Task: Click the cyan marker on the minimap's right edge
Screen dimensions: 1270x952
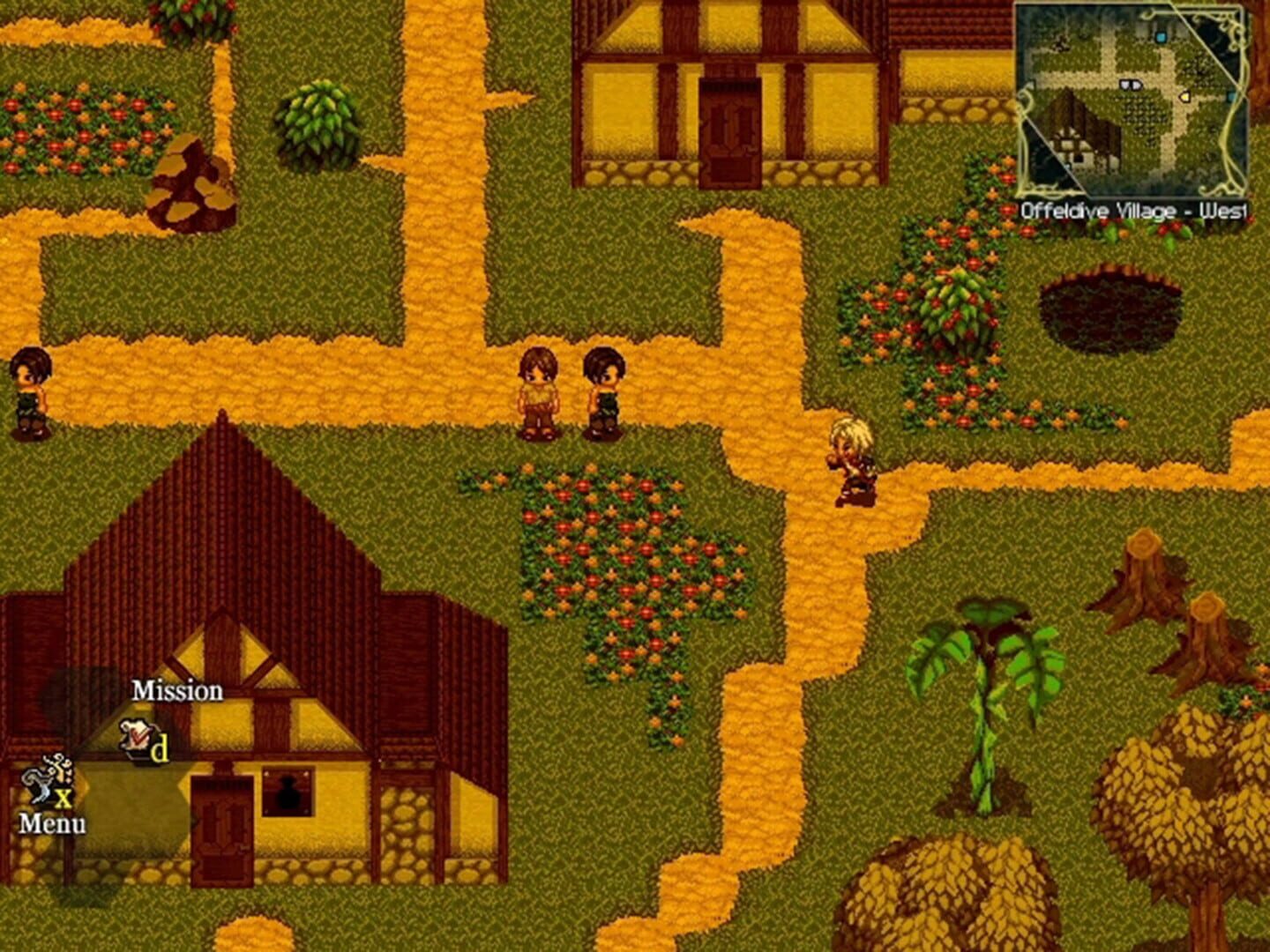Action: coord(1231,96)
